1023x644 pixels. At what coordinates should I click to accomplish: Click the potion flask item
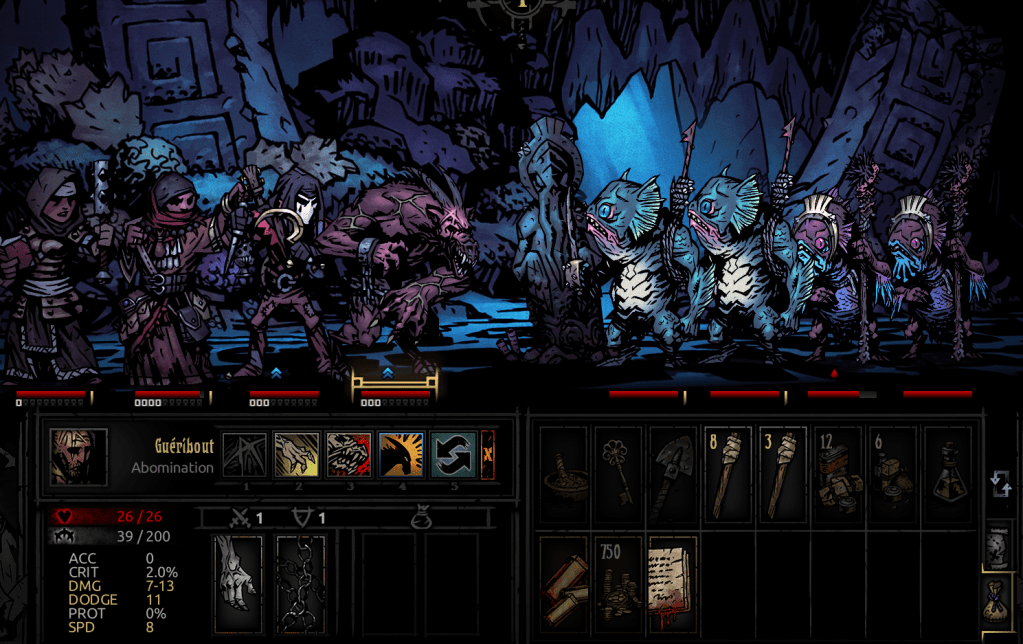[945, 475]
